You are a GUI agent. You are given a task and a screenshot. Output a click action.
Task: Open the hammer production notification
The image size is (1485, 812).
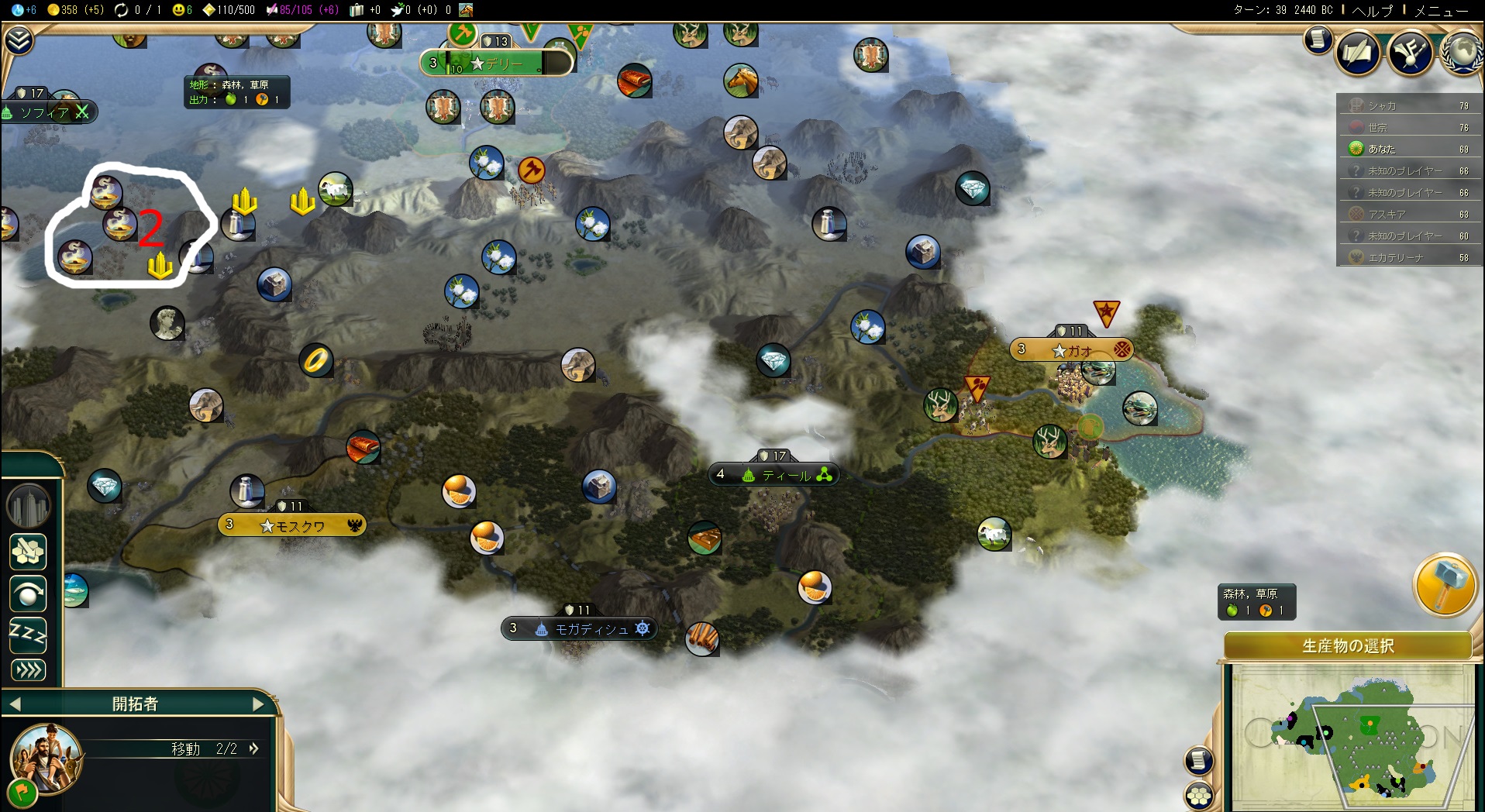(x=1444, y=585)
